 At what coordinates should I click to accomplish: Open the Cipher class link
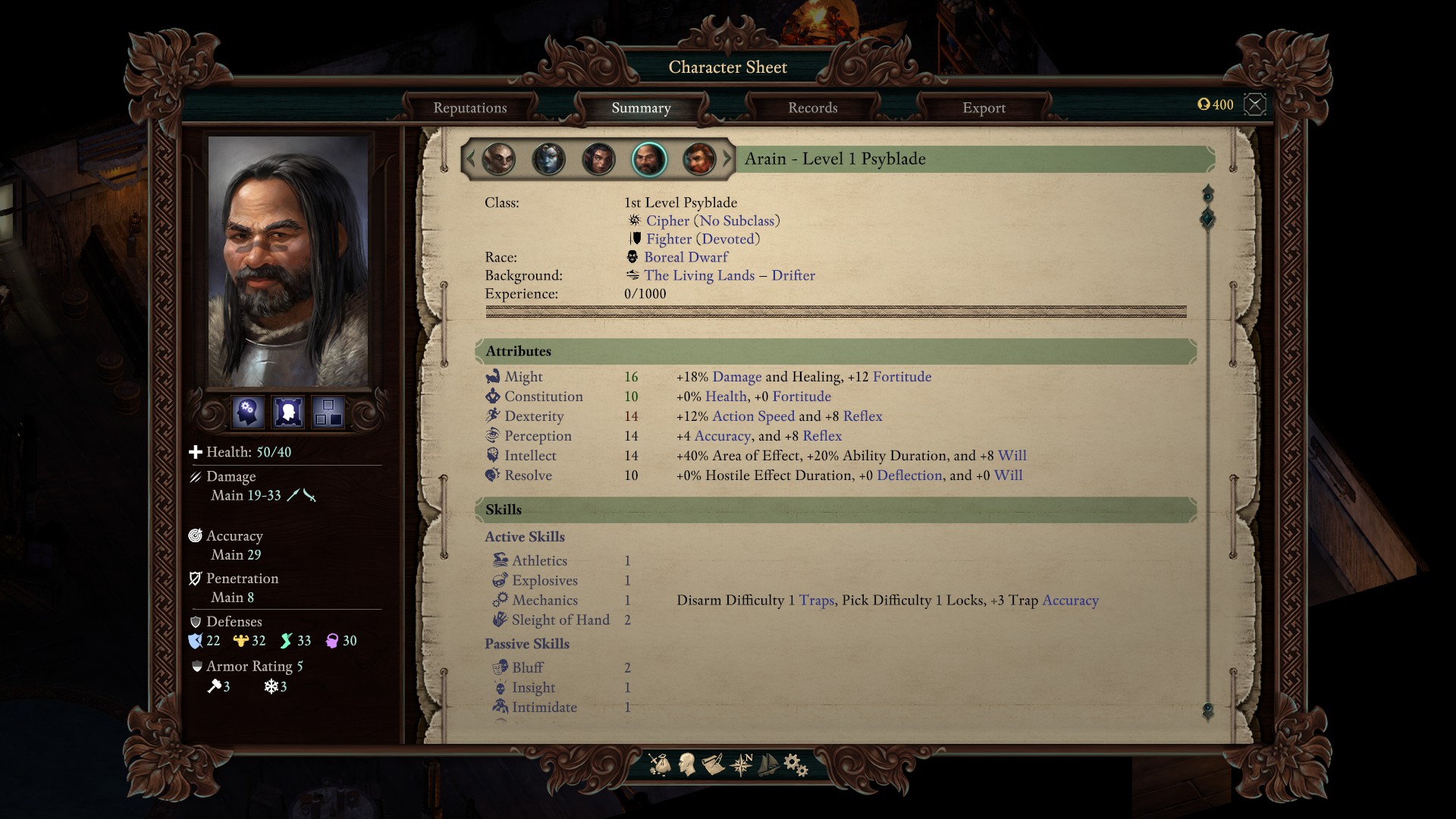[667, 221]
